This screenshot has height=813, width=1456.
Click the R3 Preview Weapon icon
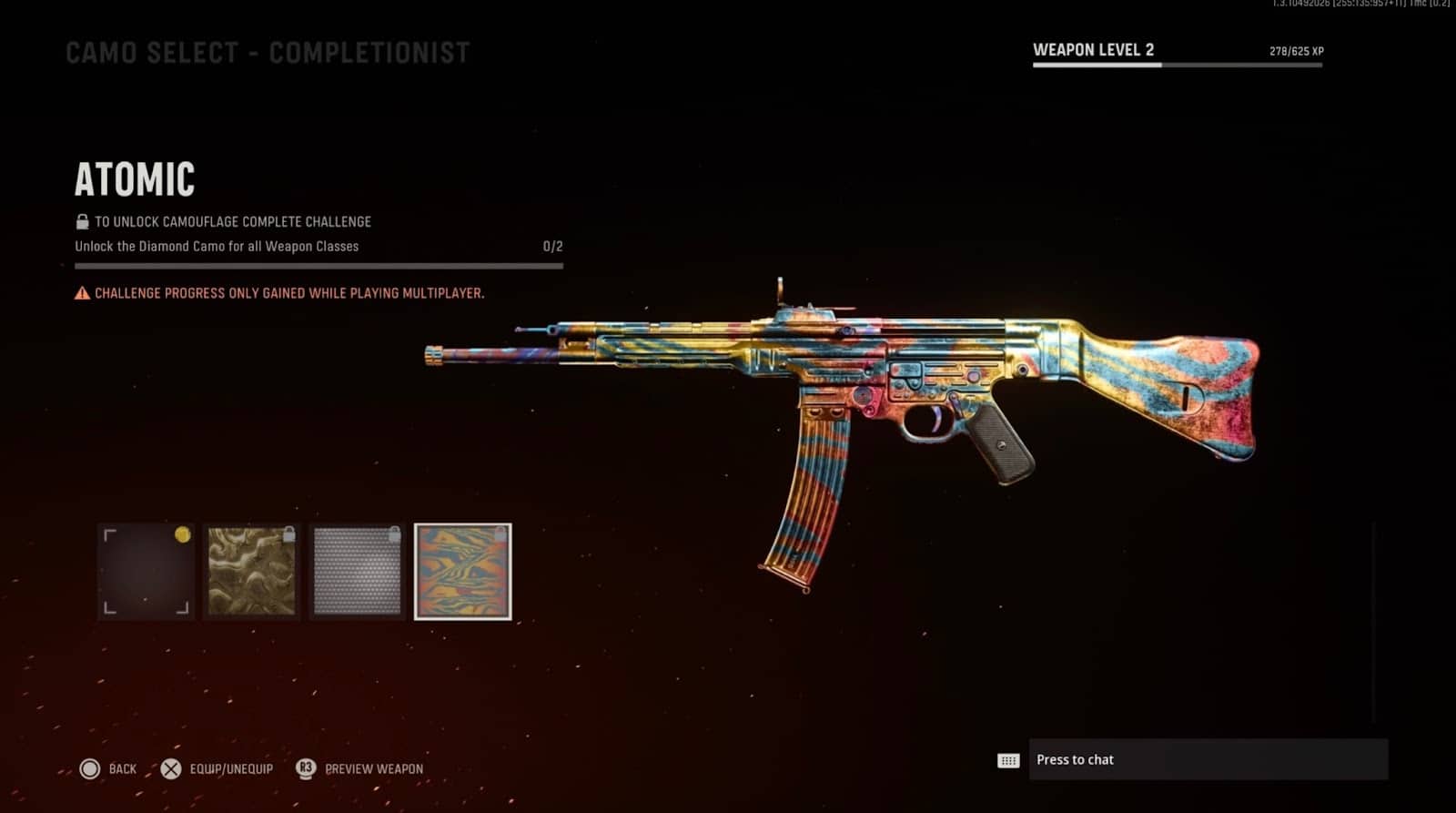(307, 769)
